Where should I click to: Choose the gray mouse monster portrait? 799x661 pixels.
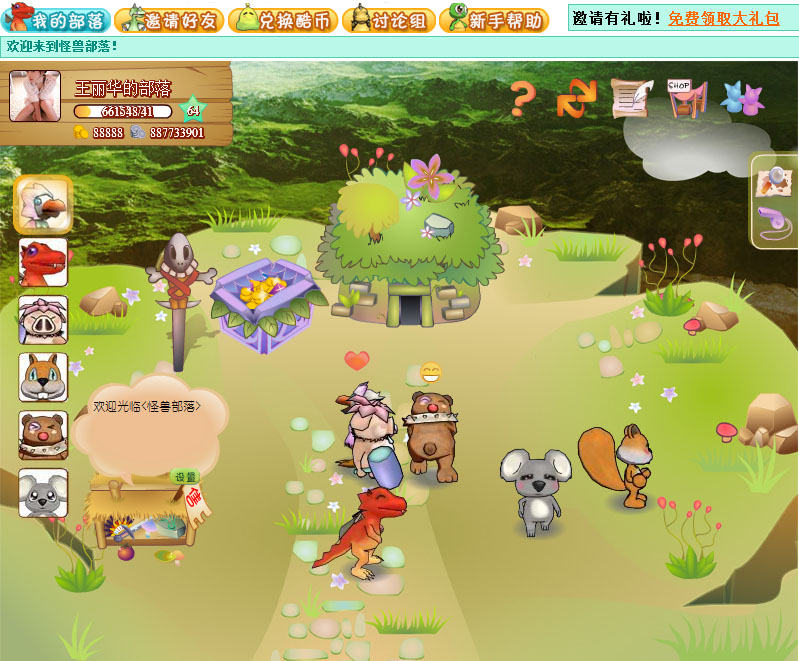[x=43, y=493]
